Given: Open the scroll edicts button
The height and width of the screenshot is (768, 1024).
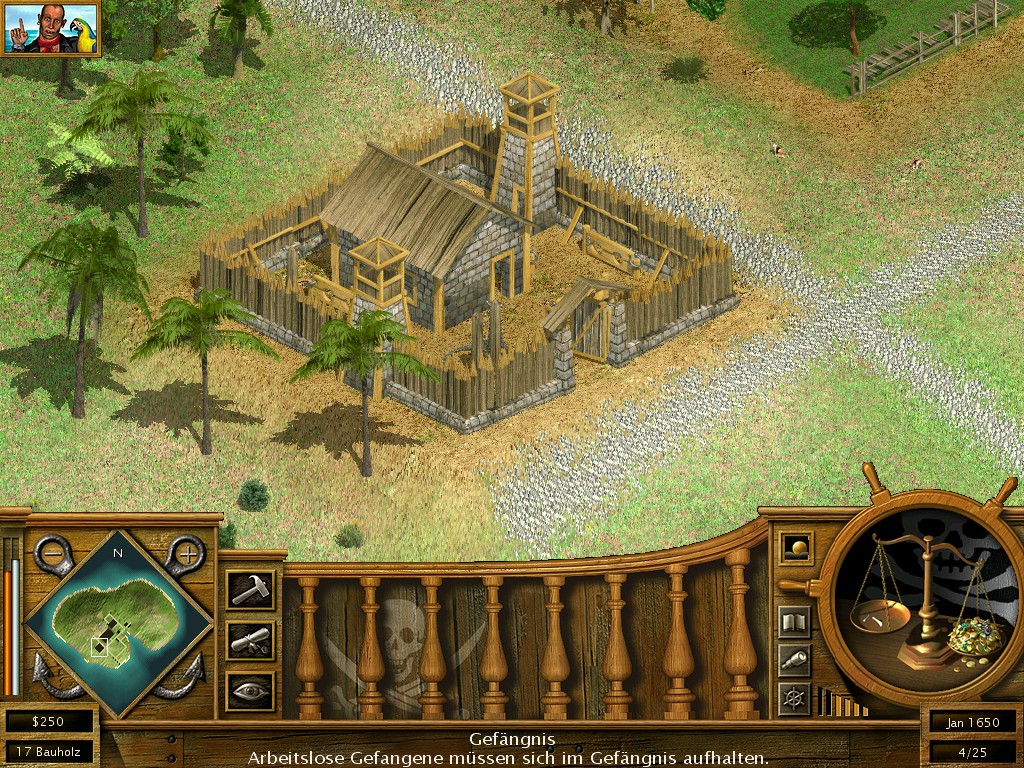Looking at the screenshot, I should point(249,640).
